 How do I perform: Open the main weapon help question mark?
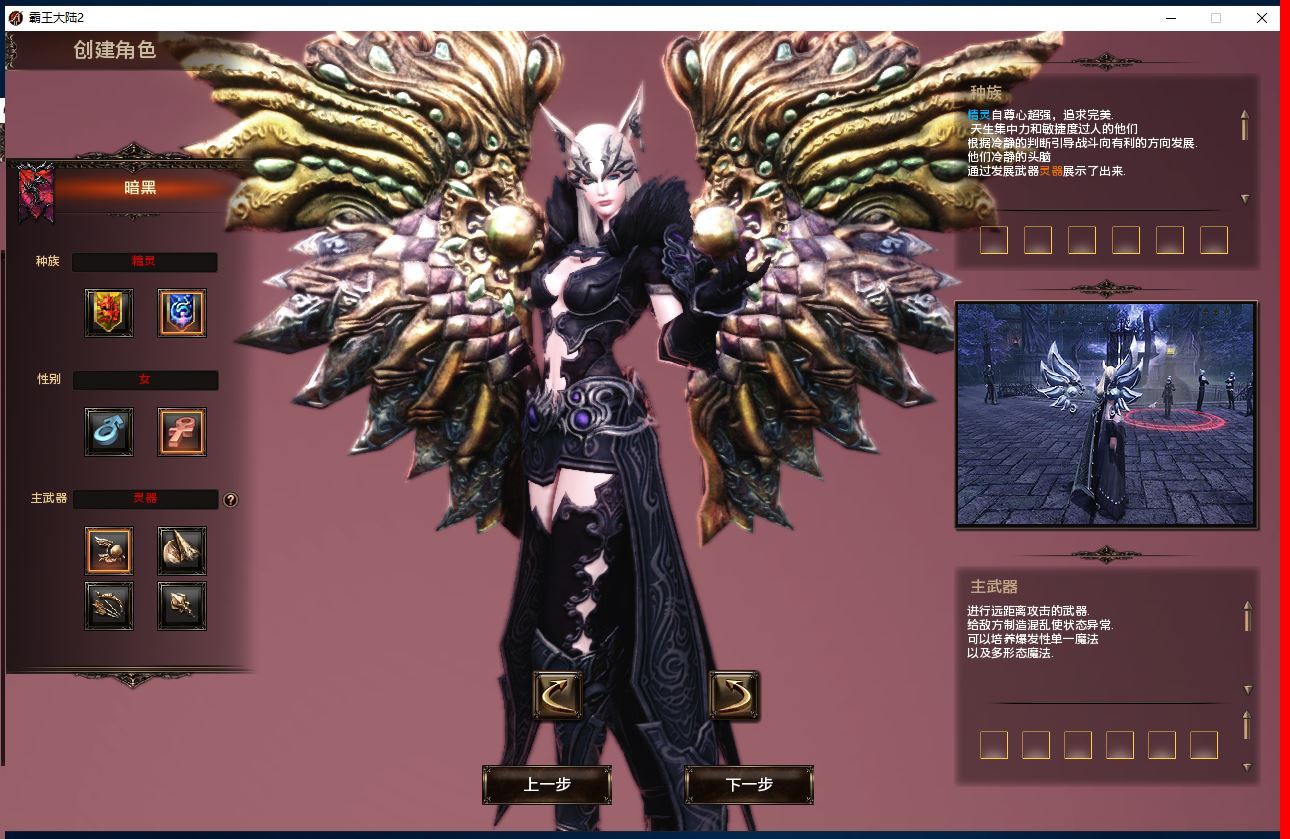coord(231,500)
